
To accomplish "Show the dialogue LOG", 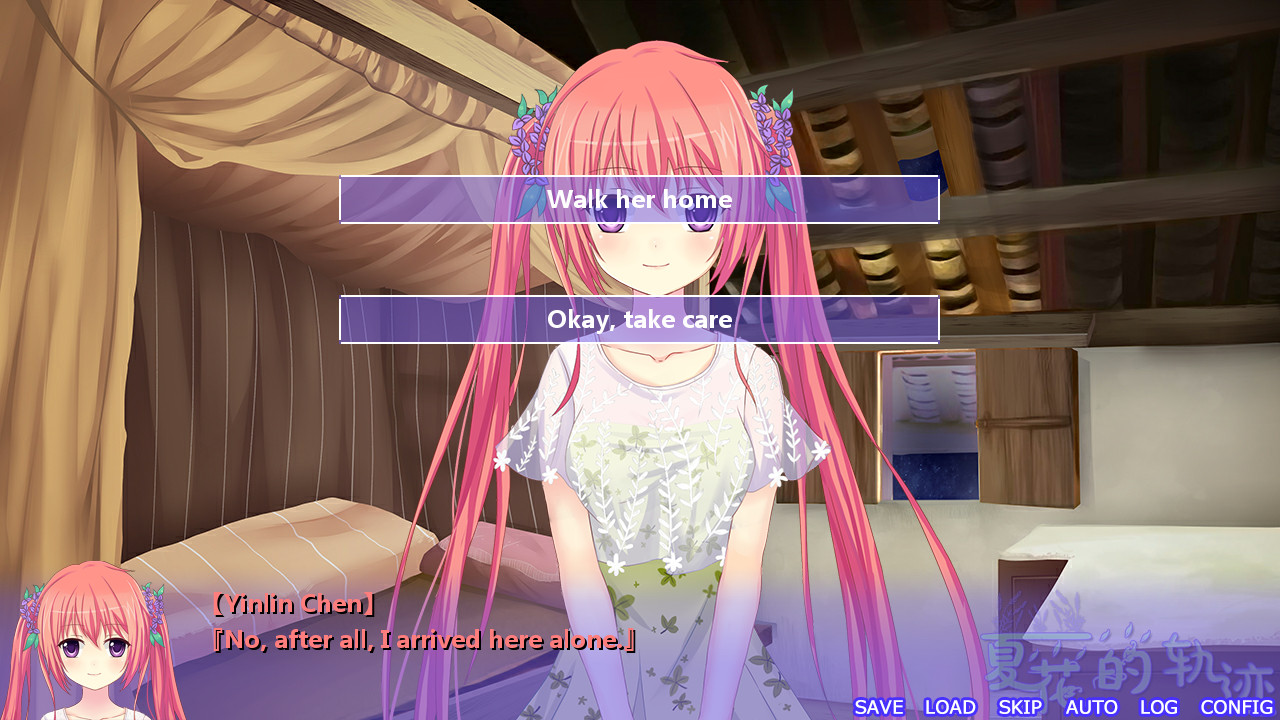I will click(1159, 707).
